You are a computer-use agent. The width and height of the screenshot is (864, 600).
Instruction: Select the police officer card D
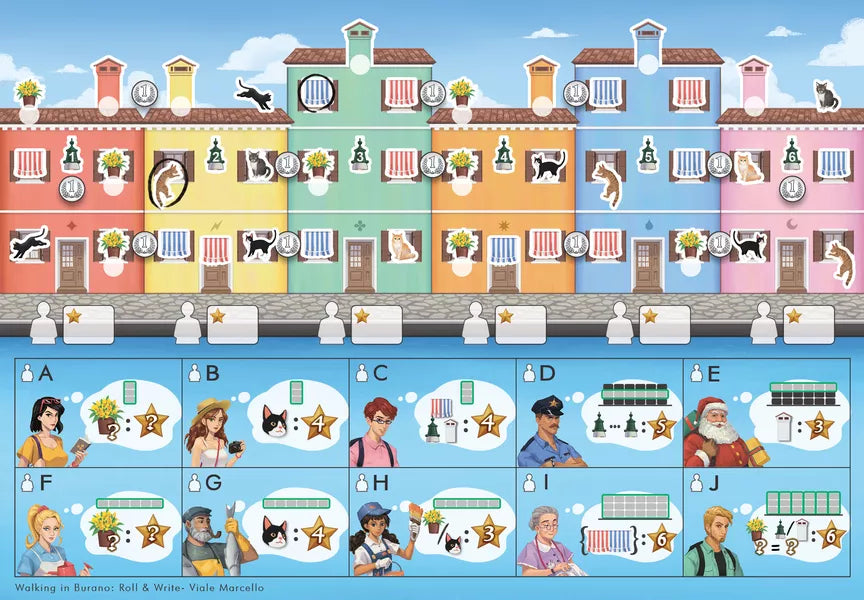599,413
